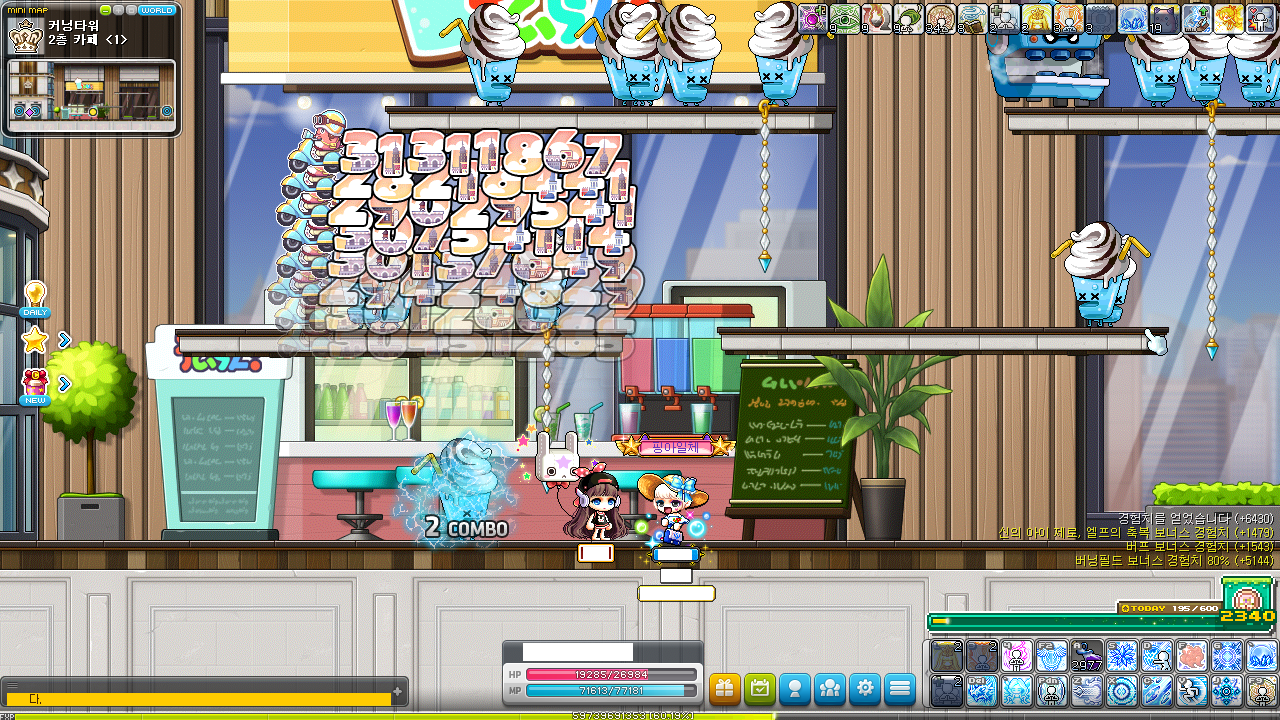
Task: Select the green eye buff icon
Action: click(x=845, y=18)
